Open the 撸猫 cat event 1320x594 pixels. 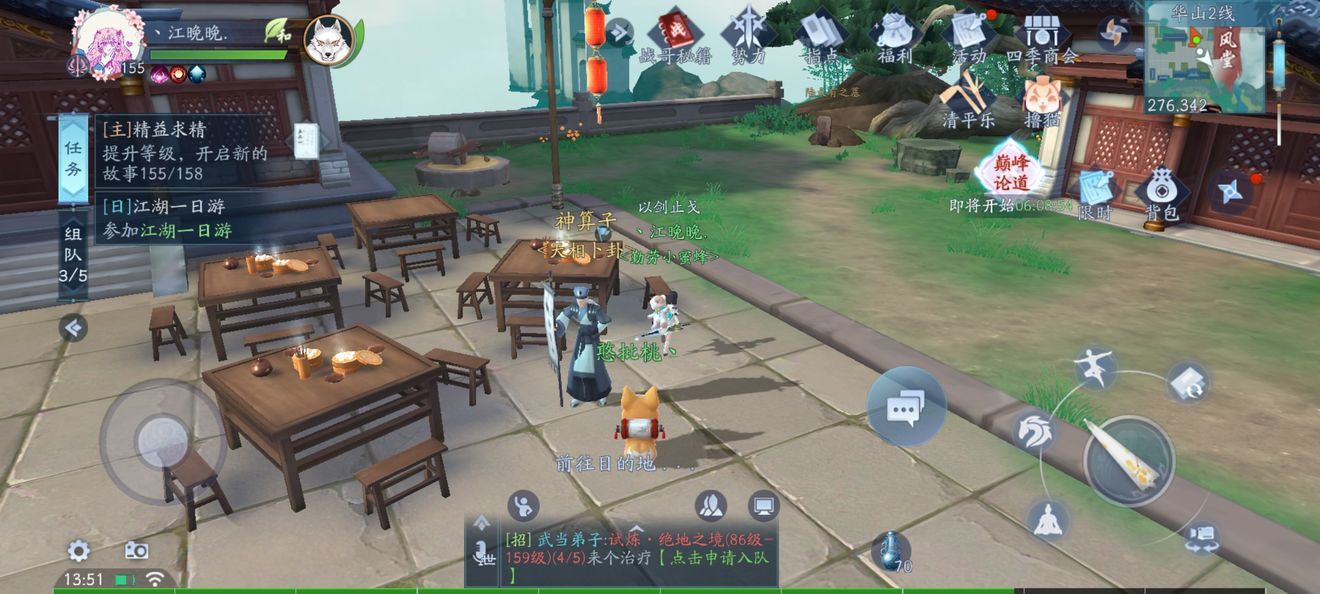(1041, 101)
